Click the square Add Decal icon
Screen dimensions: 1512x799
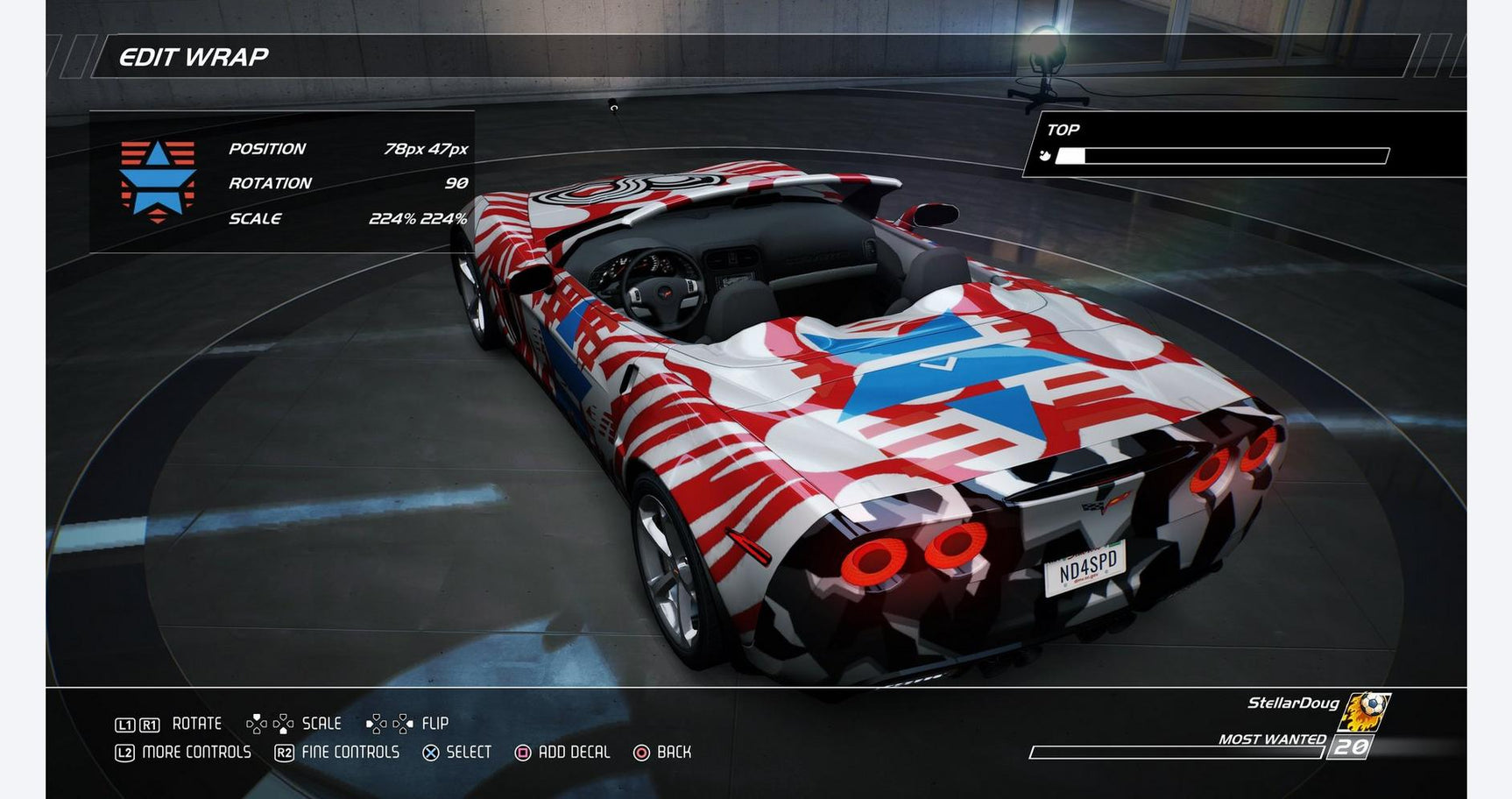click(x=522, y=752)
